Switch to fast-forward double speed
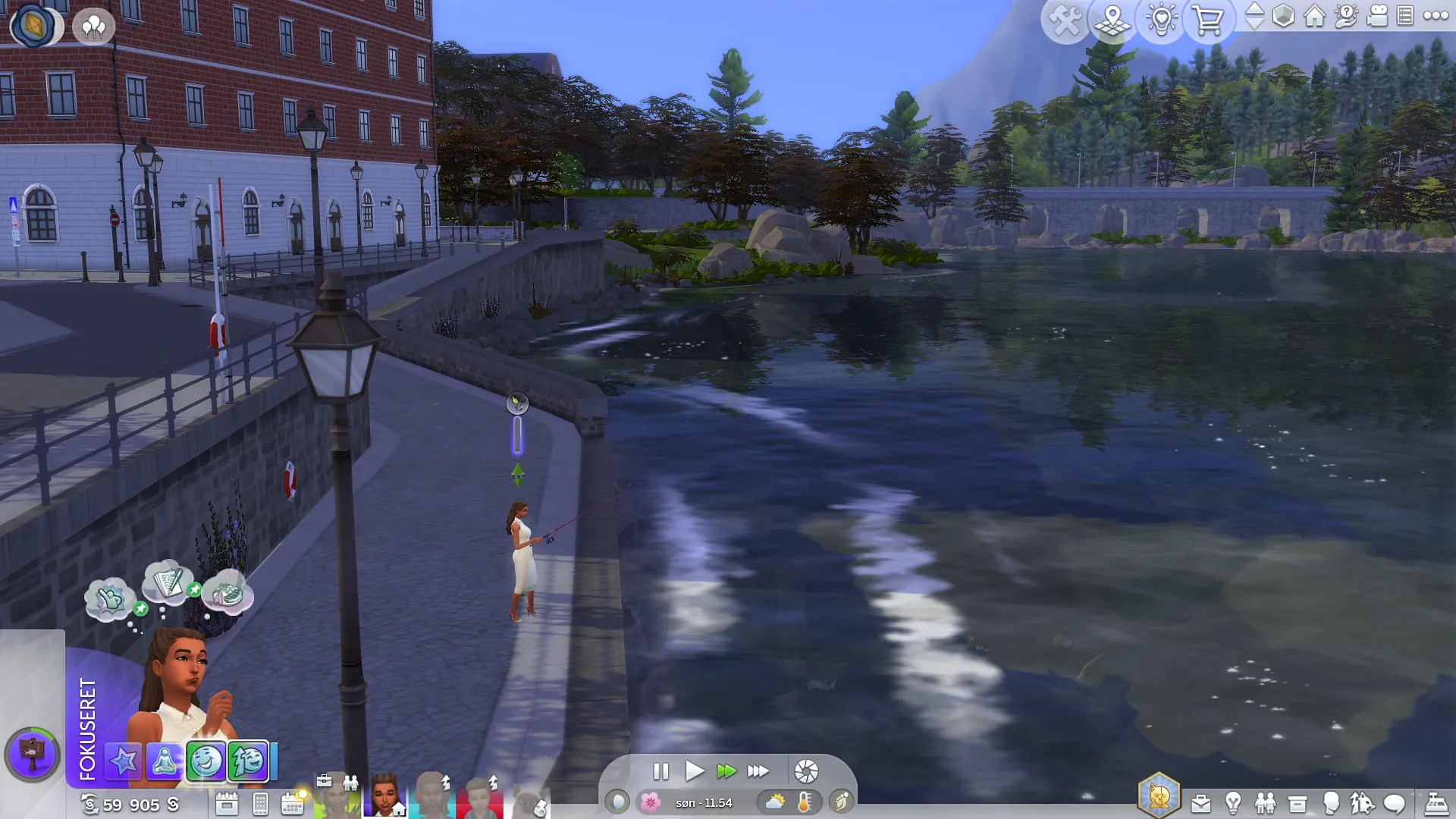1456x819 pixels. pos(726,771)
